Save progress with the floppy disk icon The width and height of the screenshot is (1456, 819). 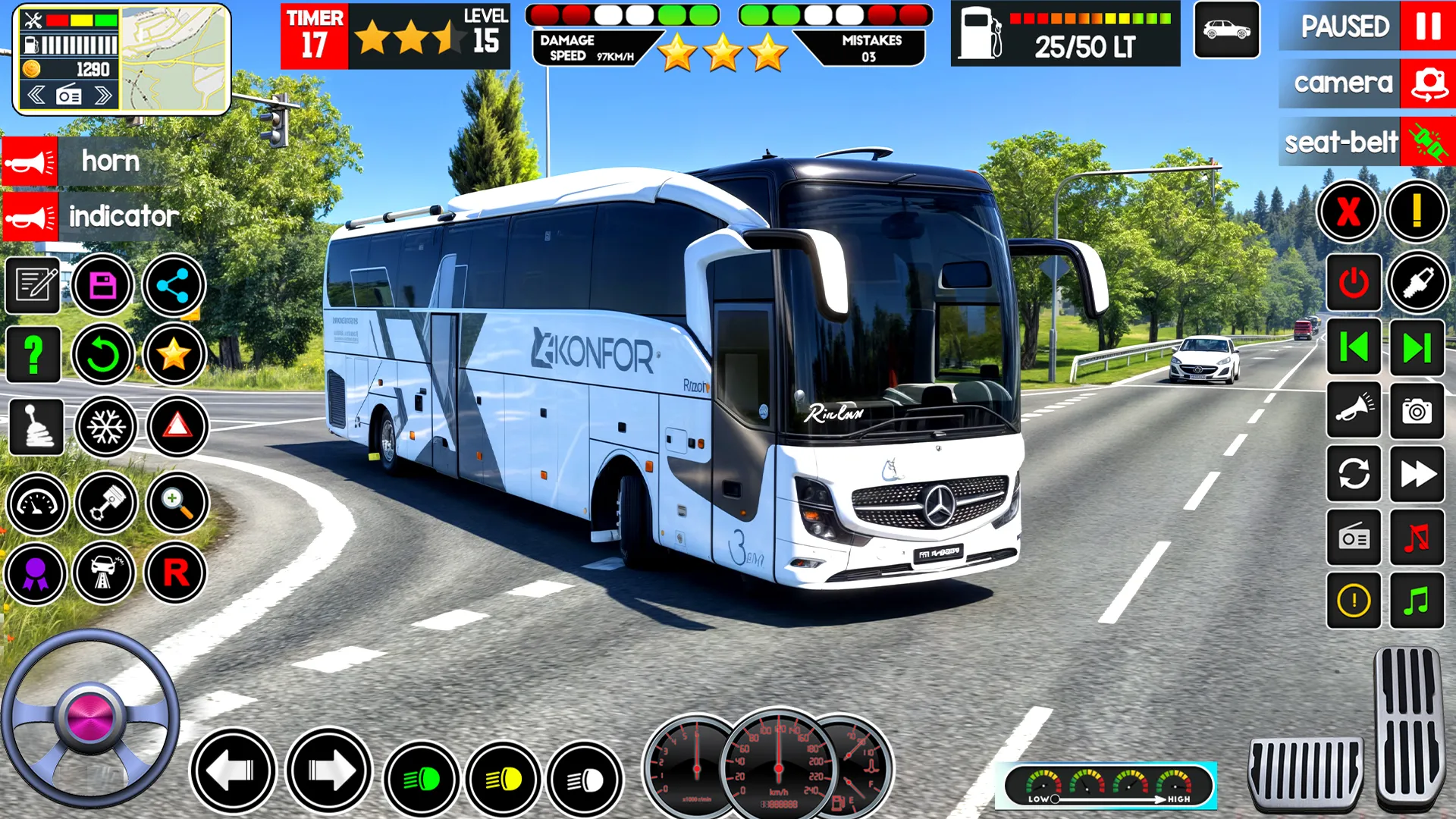tap(105, 284)
